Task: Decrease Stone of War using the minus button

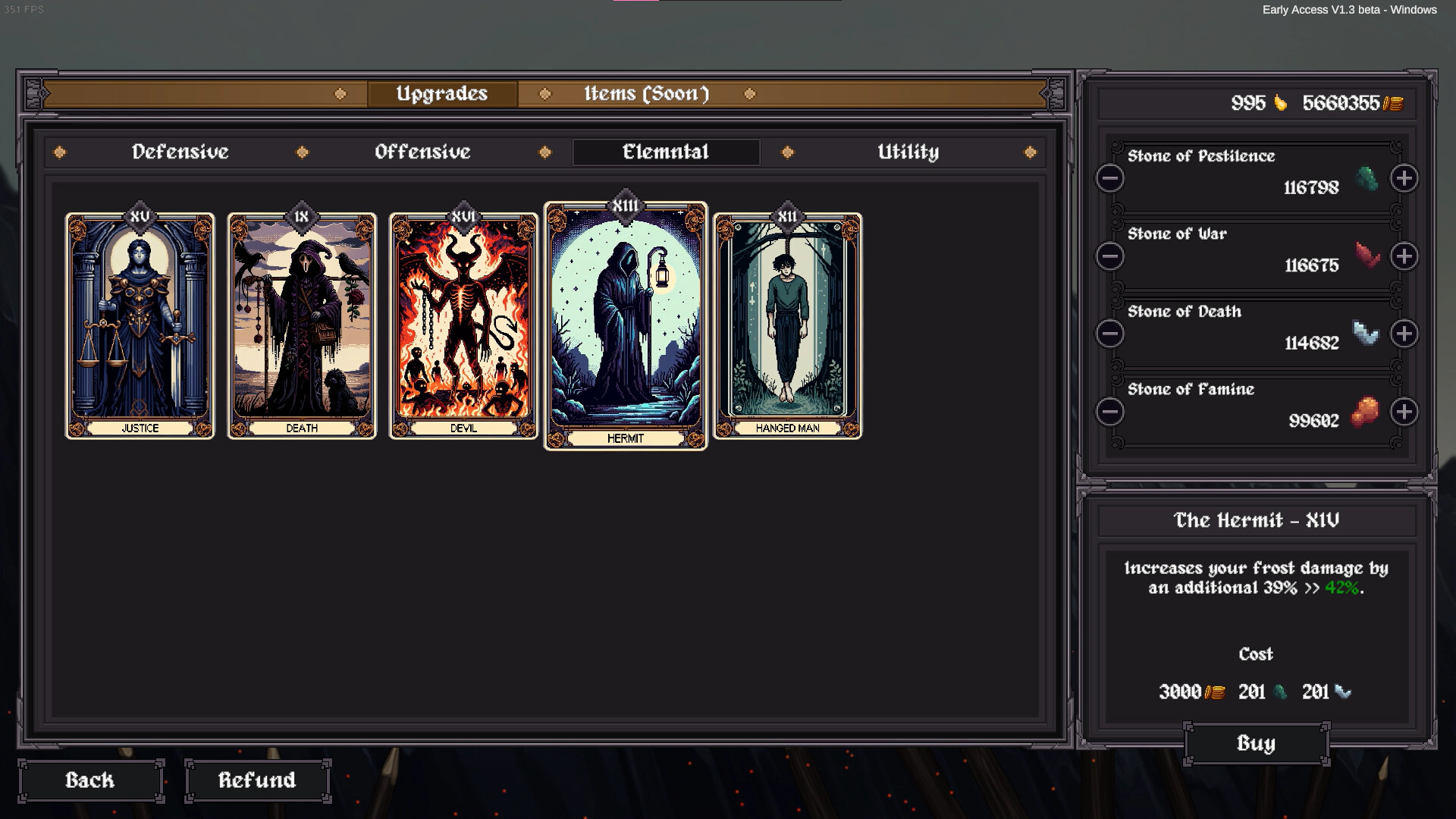Action: tap(1109, 256)
